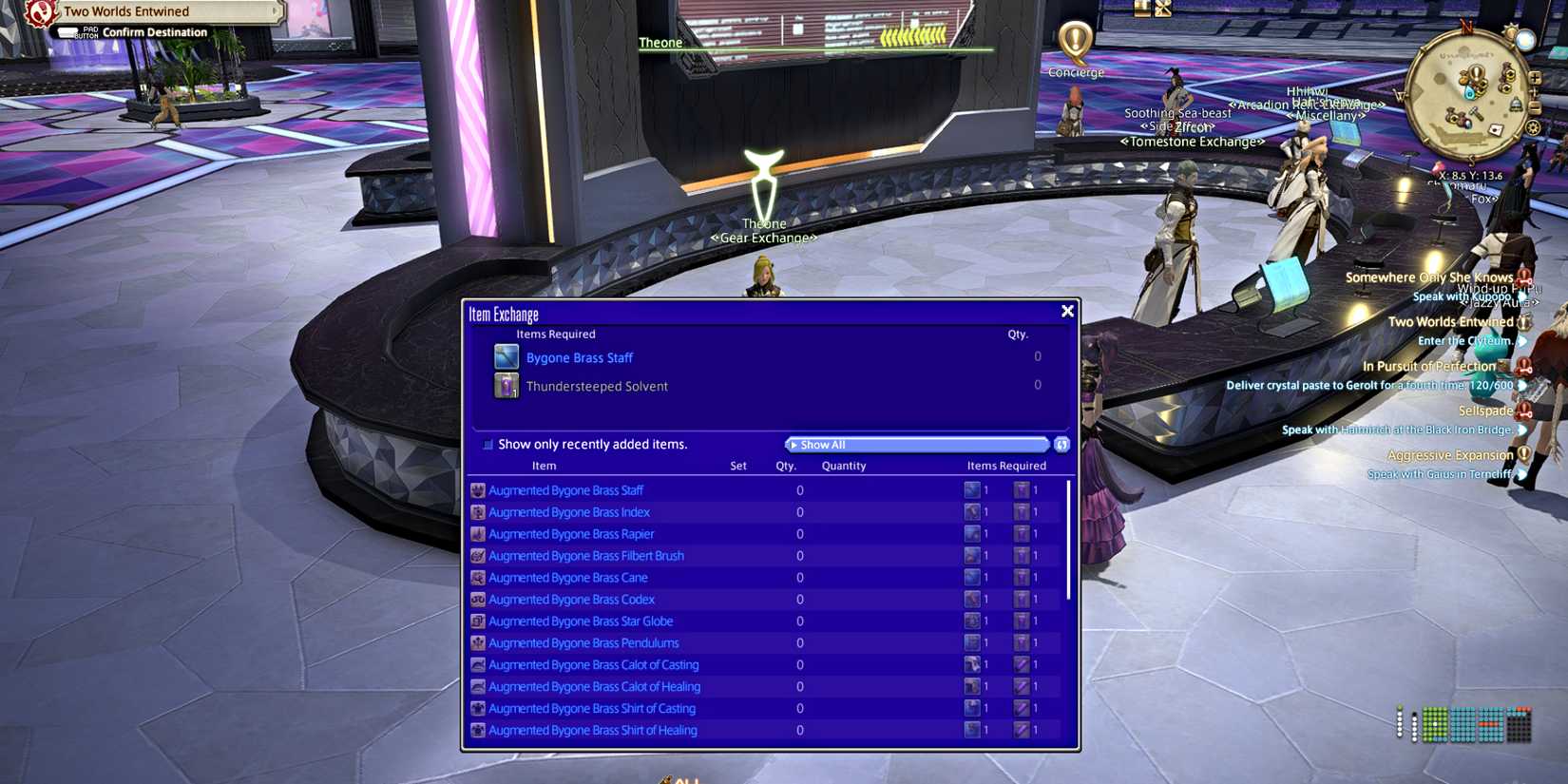Click the Two Worlds Entwined duty emblem top-left
The image size is (1568, 784).
[39, 11]
